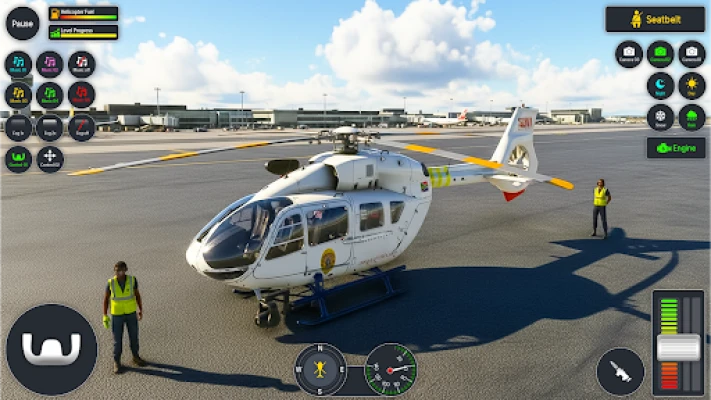Enable Rain weather
Viewport: 711px width, 400px height.
click(x=691, y=117)
